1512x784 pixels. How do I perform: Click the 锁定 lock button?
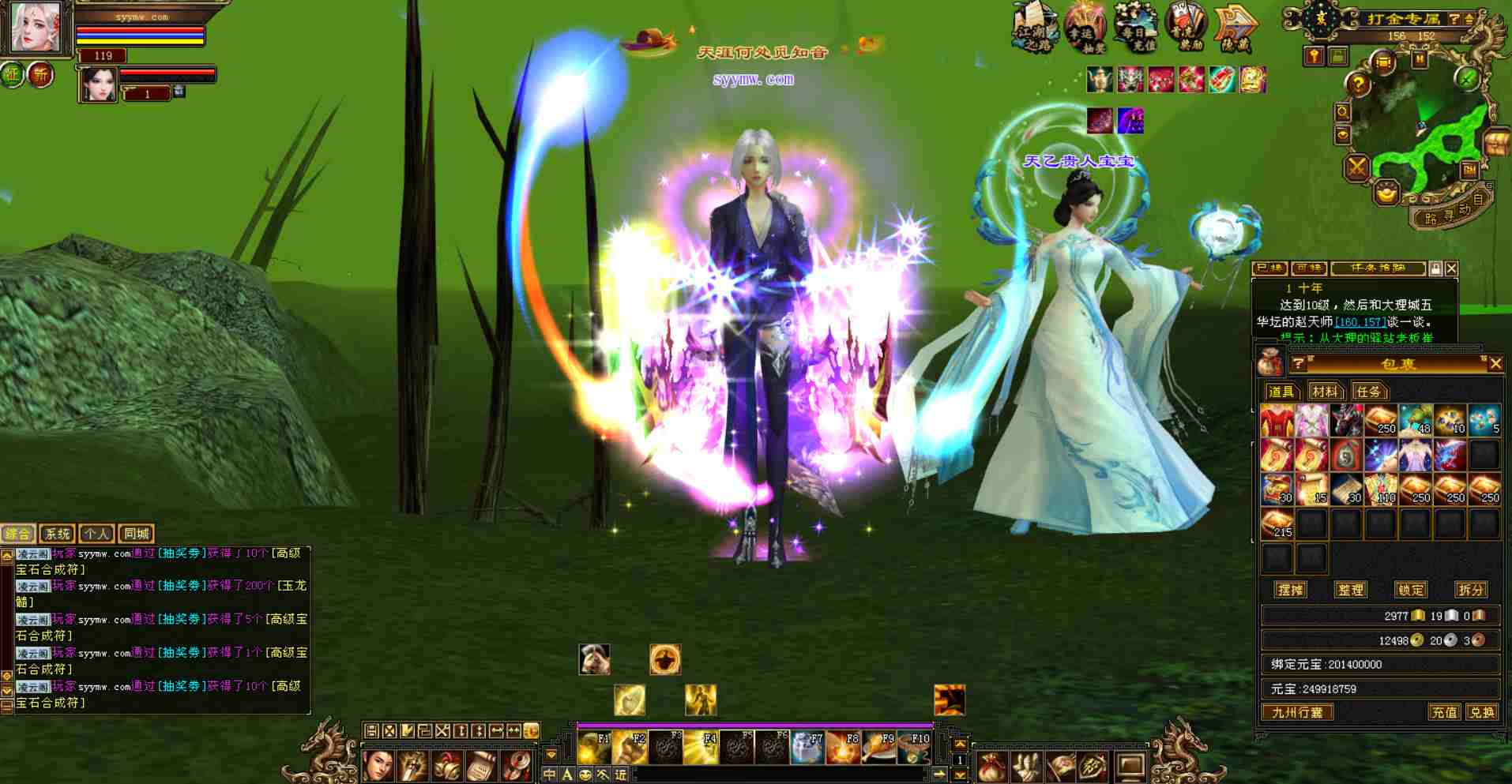coord(1411,590)
